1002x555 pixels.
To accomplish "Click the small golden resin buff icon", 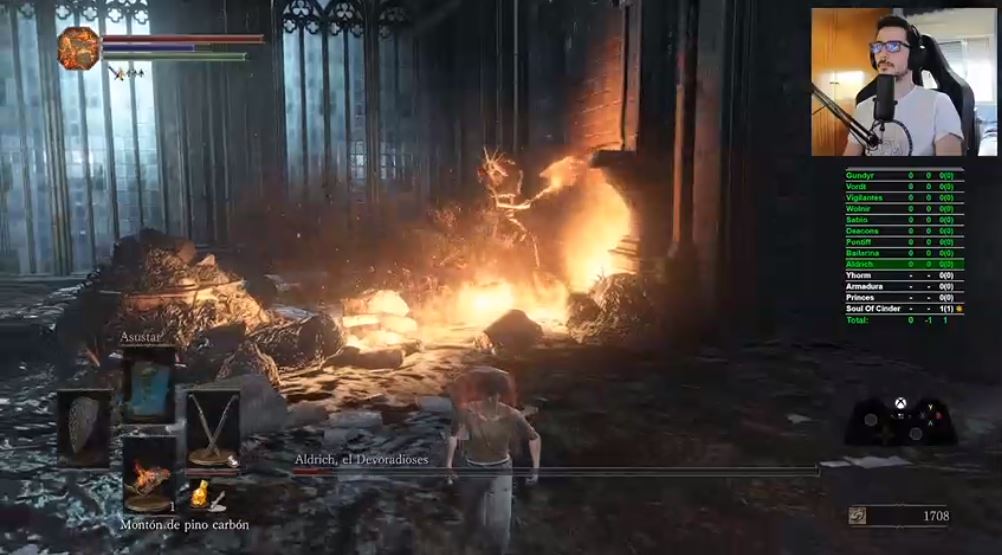I will [200, 494].
